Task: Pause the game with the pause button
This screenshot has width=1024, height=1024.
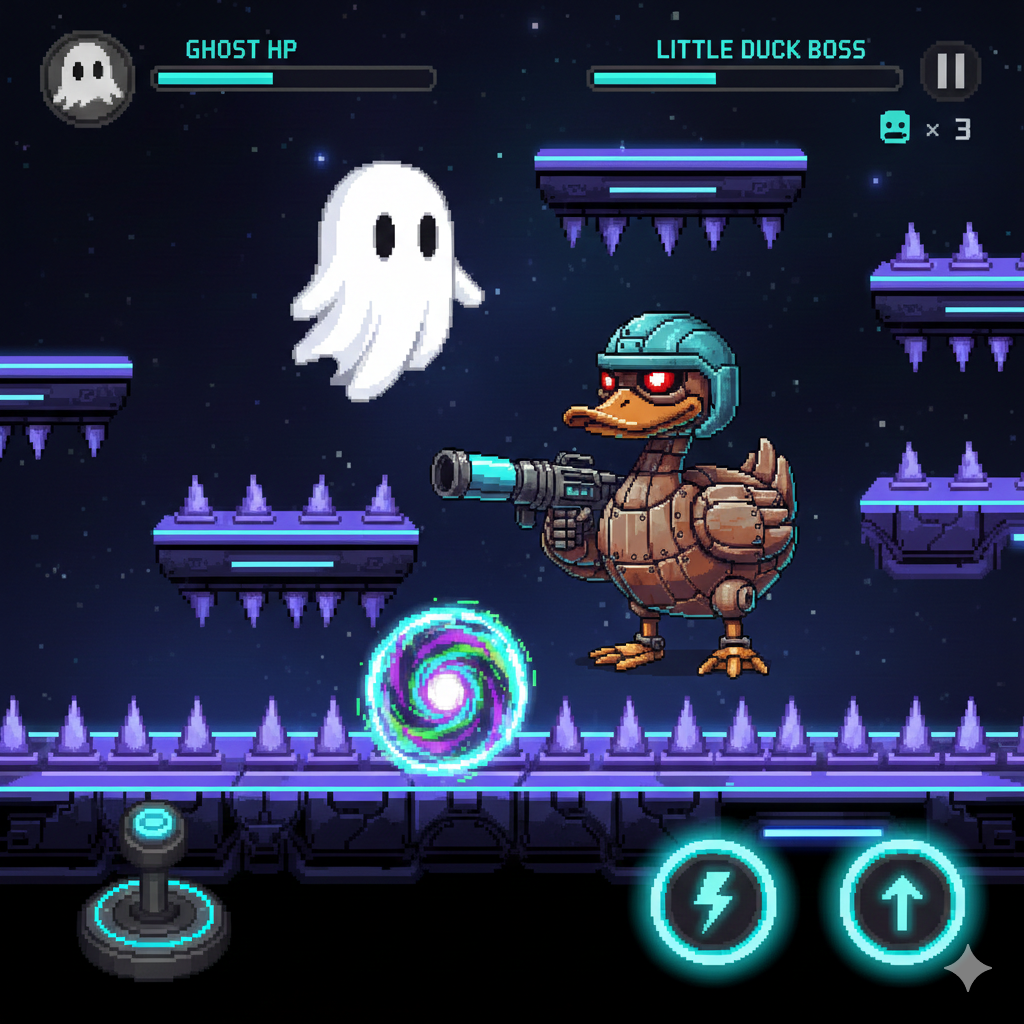Action: pyautogui.click(x=950, y=71)
